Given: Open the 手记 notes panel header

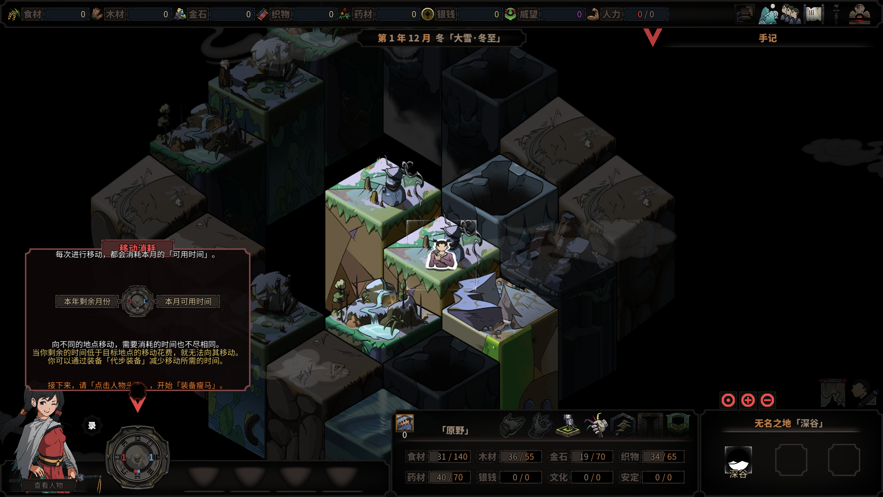Looking at the screenshot, I should [x=767, y=38].
